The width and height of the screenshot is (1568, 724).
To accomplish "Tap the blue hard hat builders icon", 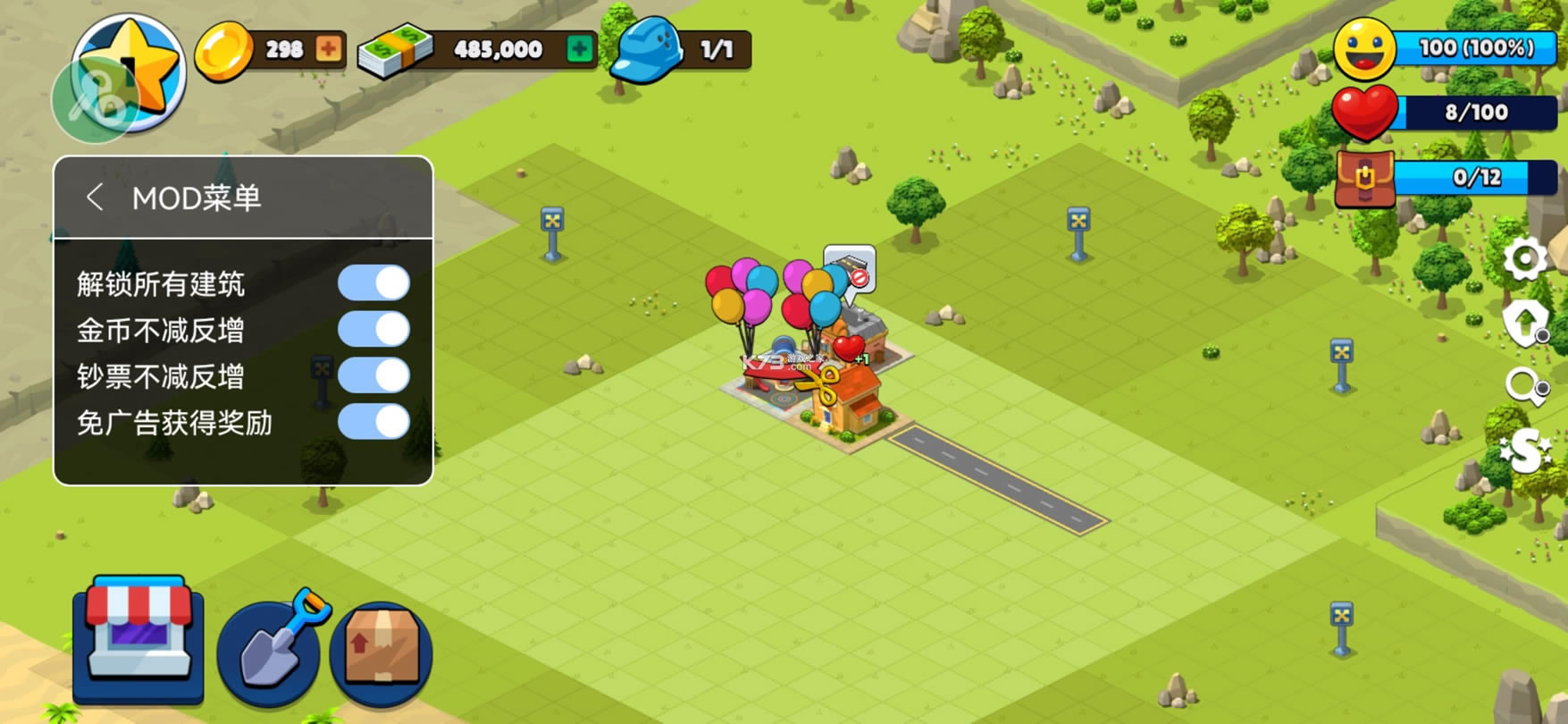I will 648,49.
